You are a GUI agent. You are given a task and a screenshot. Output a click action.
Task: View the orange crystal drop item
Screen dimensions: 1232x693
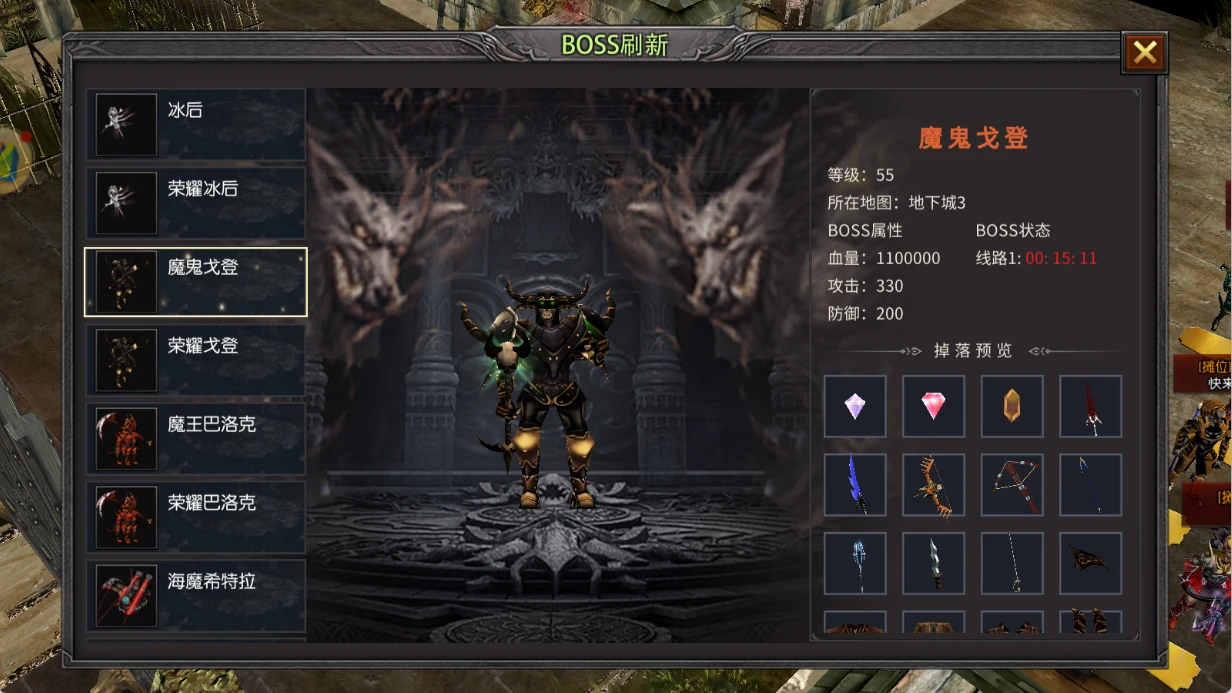1012,406
